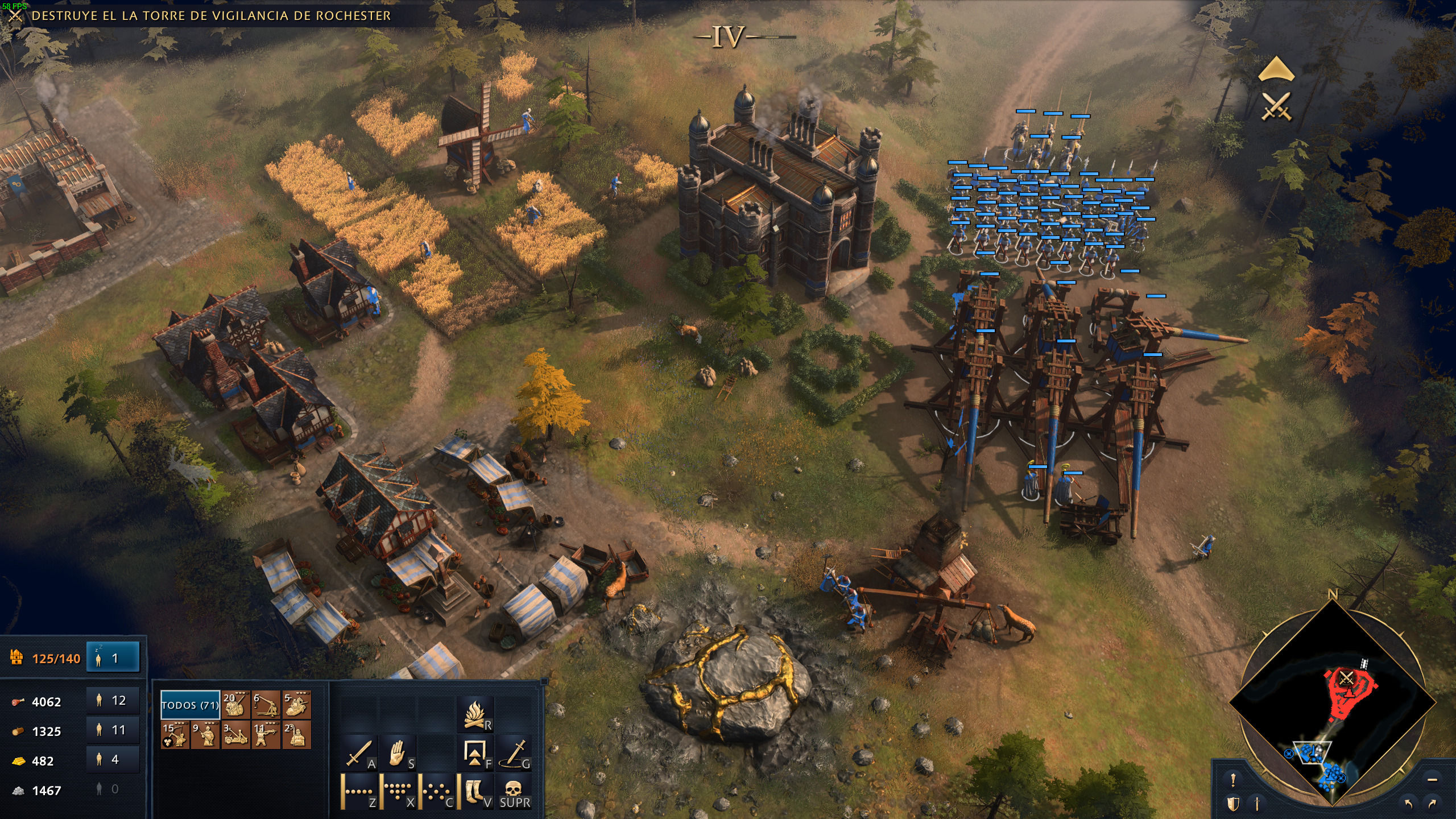Activate the campfire ability
The image size is (1456, 819).
click(x=475, y=715)
